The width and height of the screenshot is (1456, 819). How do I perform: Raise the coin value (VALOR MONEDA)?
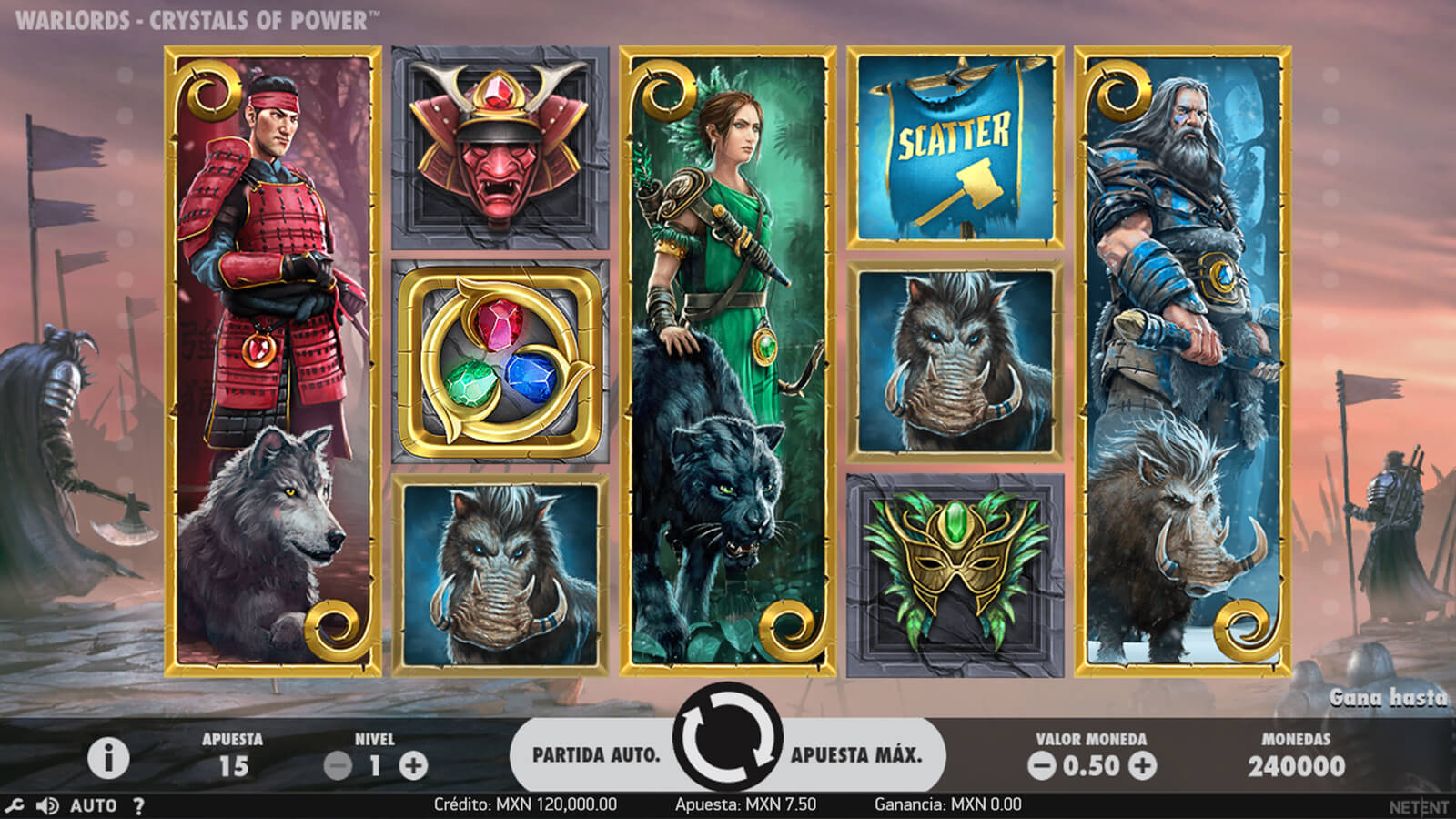click(1142, 766)
